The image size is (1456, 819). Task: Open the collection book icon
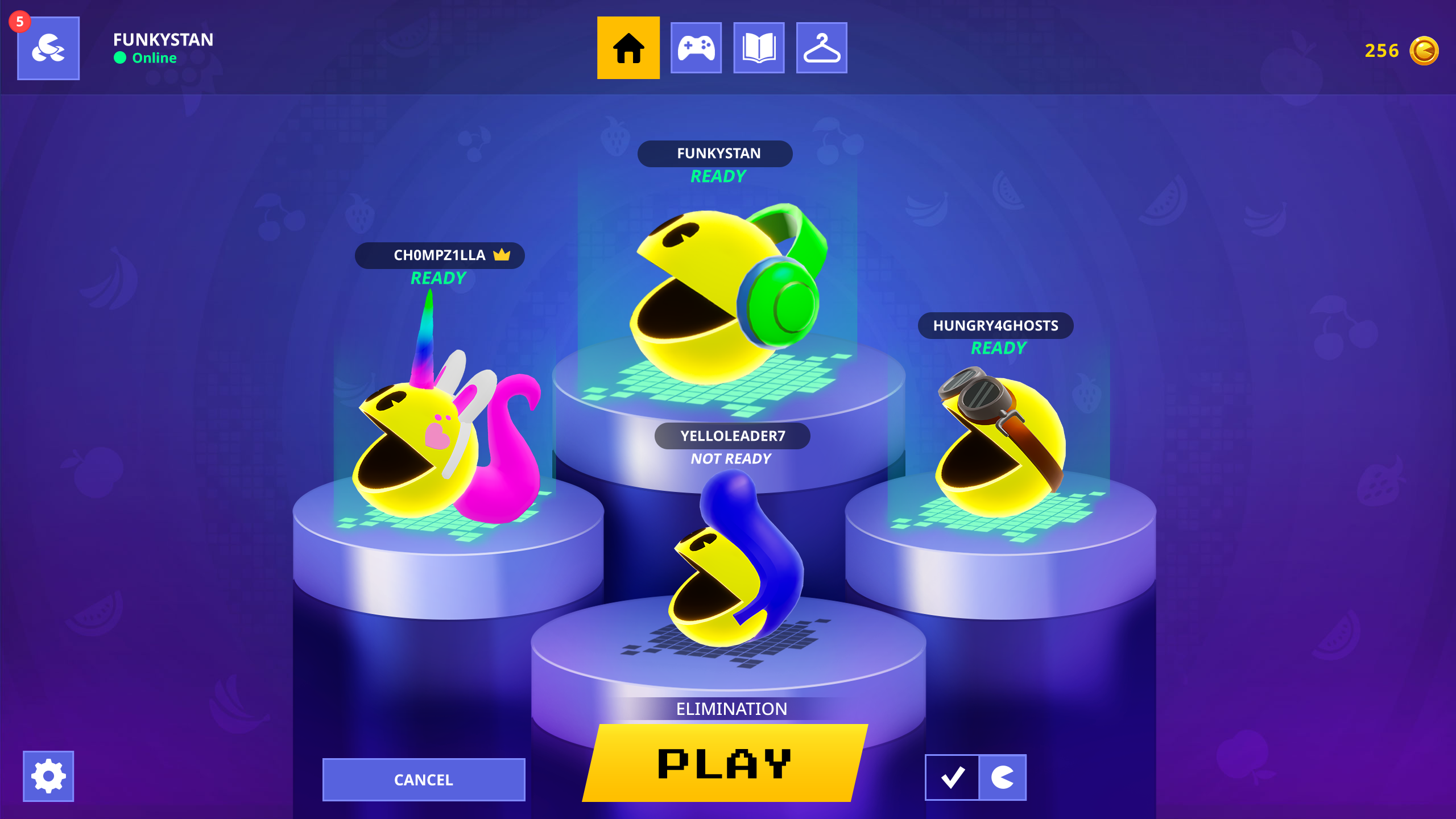759,49
